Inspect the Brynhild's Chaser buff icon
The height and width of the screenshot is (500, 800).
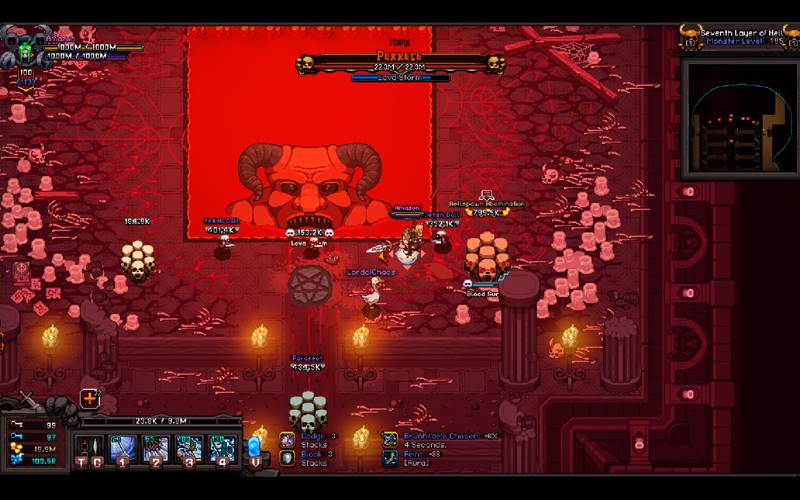point(390,439)
